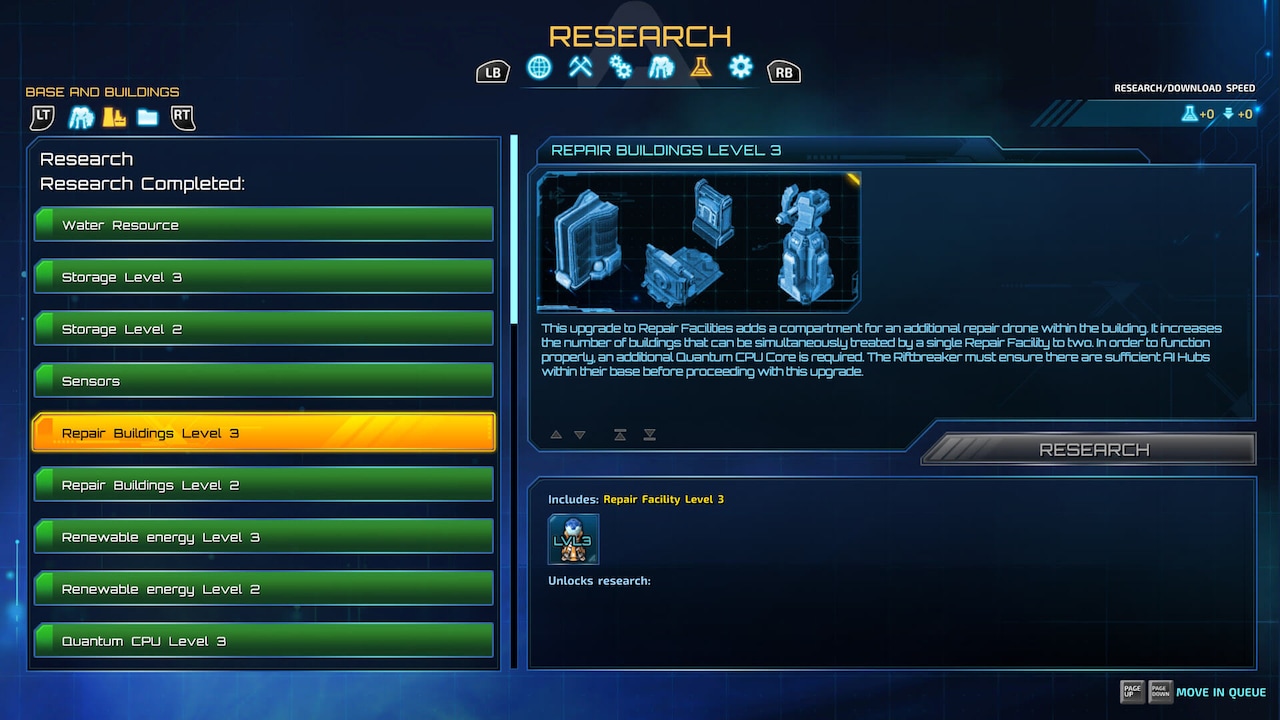The width and height of the screenshot is (1280, 720).
Task: Click the Research button
Action: pyautogui.click(x=1094, y=450)
